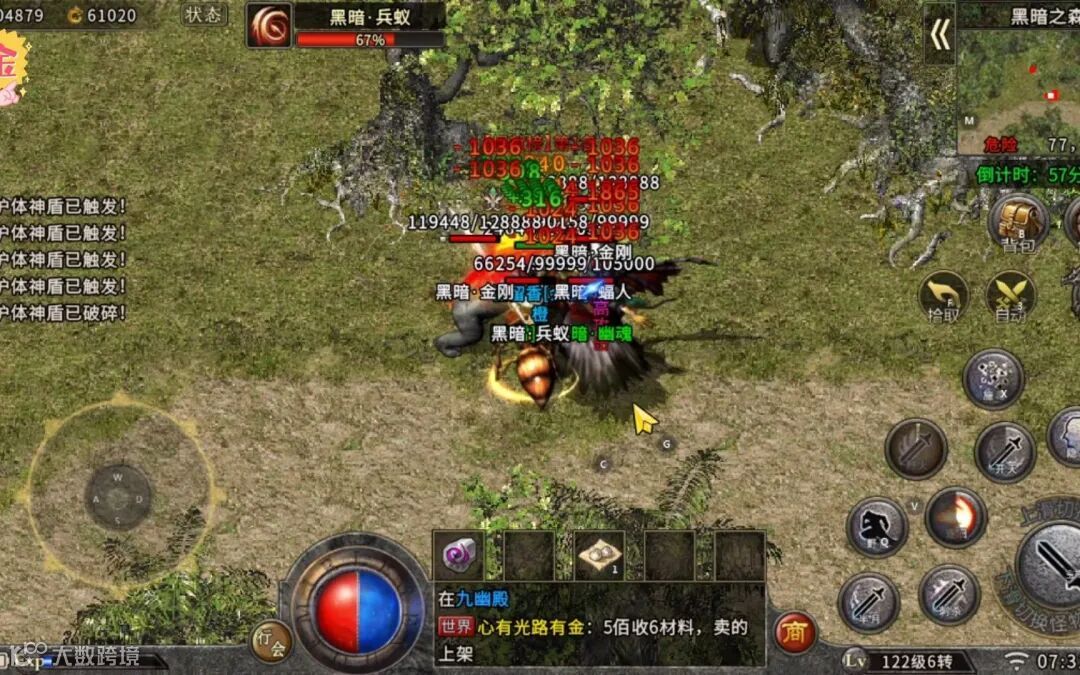
Task: Tap the 拾取 pickup button
Action: [943, 295]
